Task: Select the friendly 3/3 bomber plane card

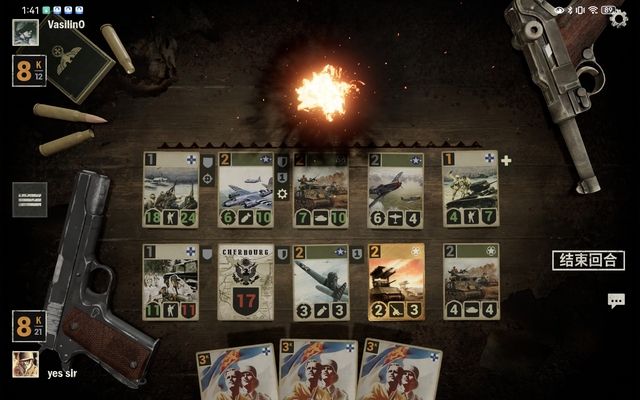Action: (321, 281)
